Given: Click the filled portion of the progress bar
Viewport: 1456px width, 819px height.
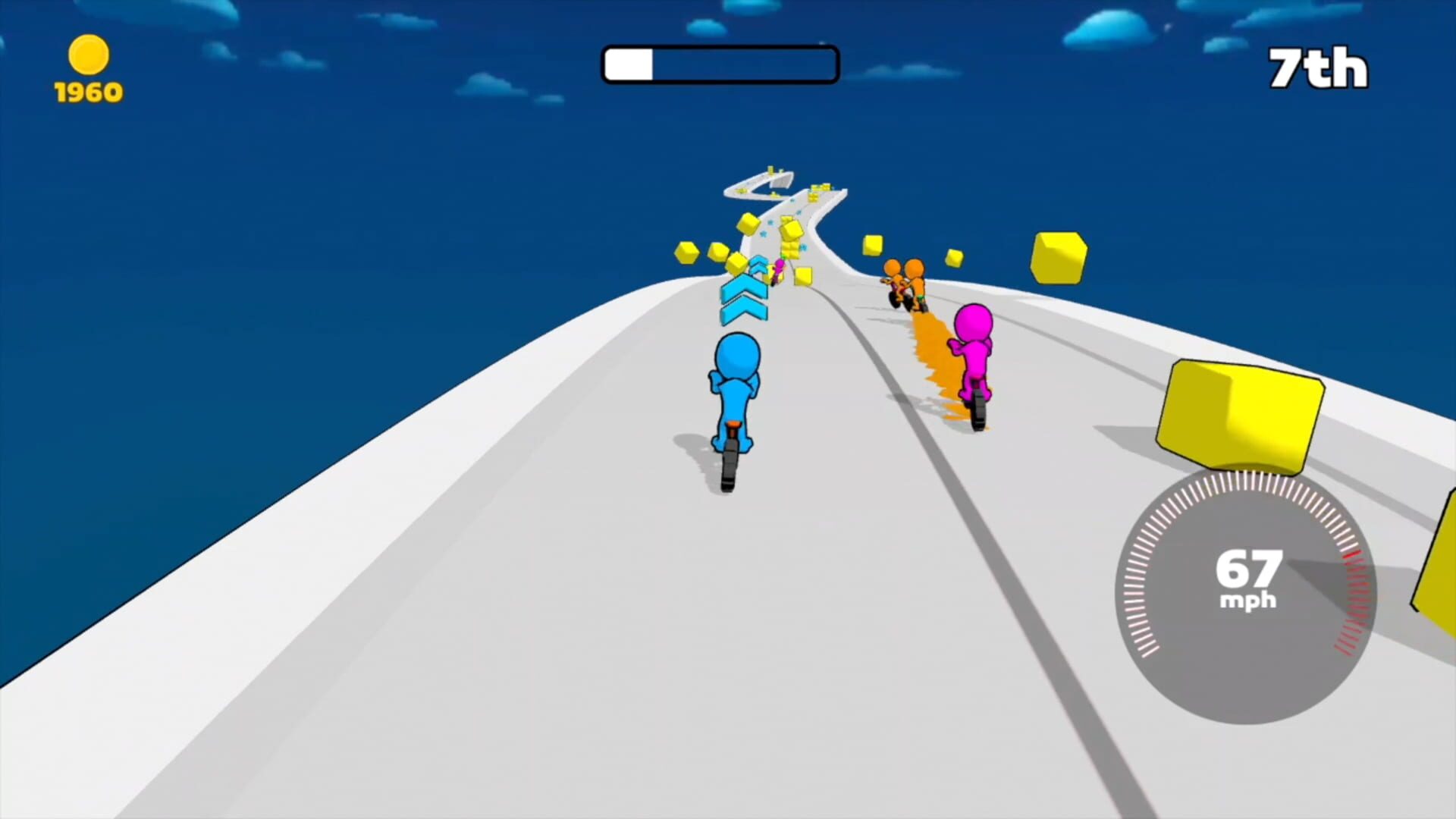Looking at the screenshot, I should 628,64.
